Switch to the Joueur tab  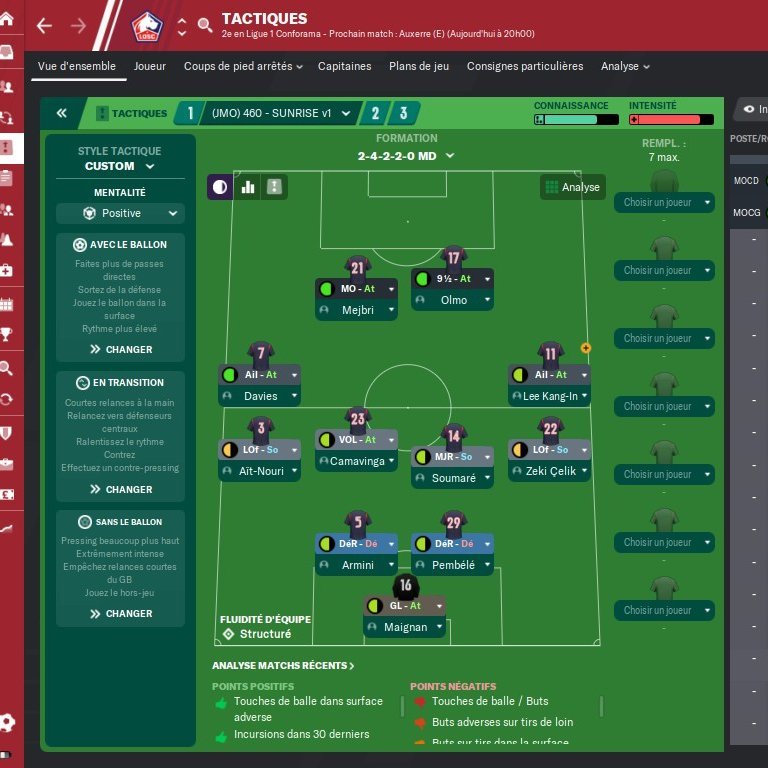click(150, 66)
